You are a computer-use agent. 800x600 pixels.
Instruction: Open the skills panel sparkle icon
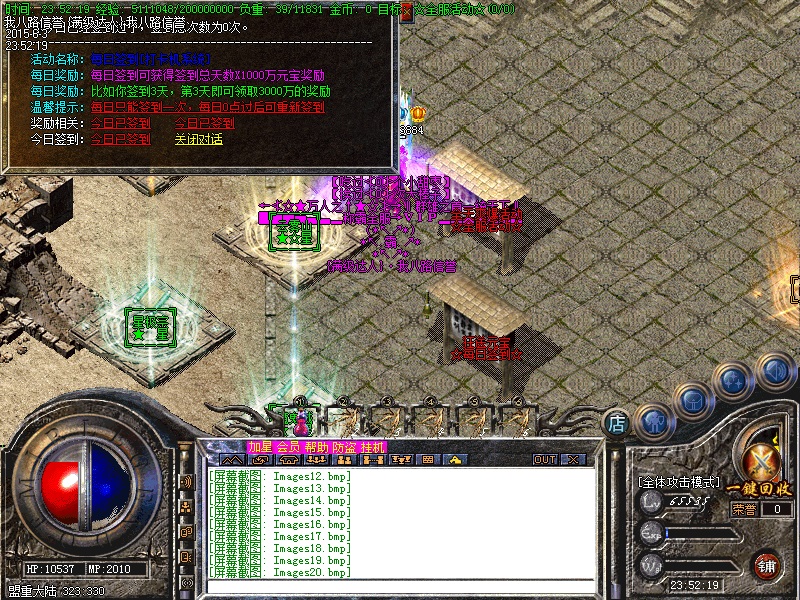(733, 381)
